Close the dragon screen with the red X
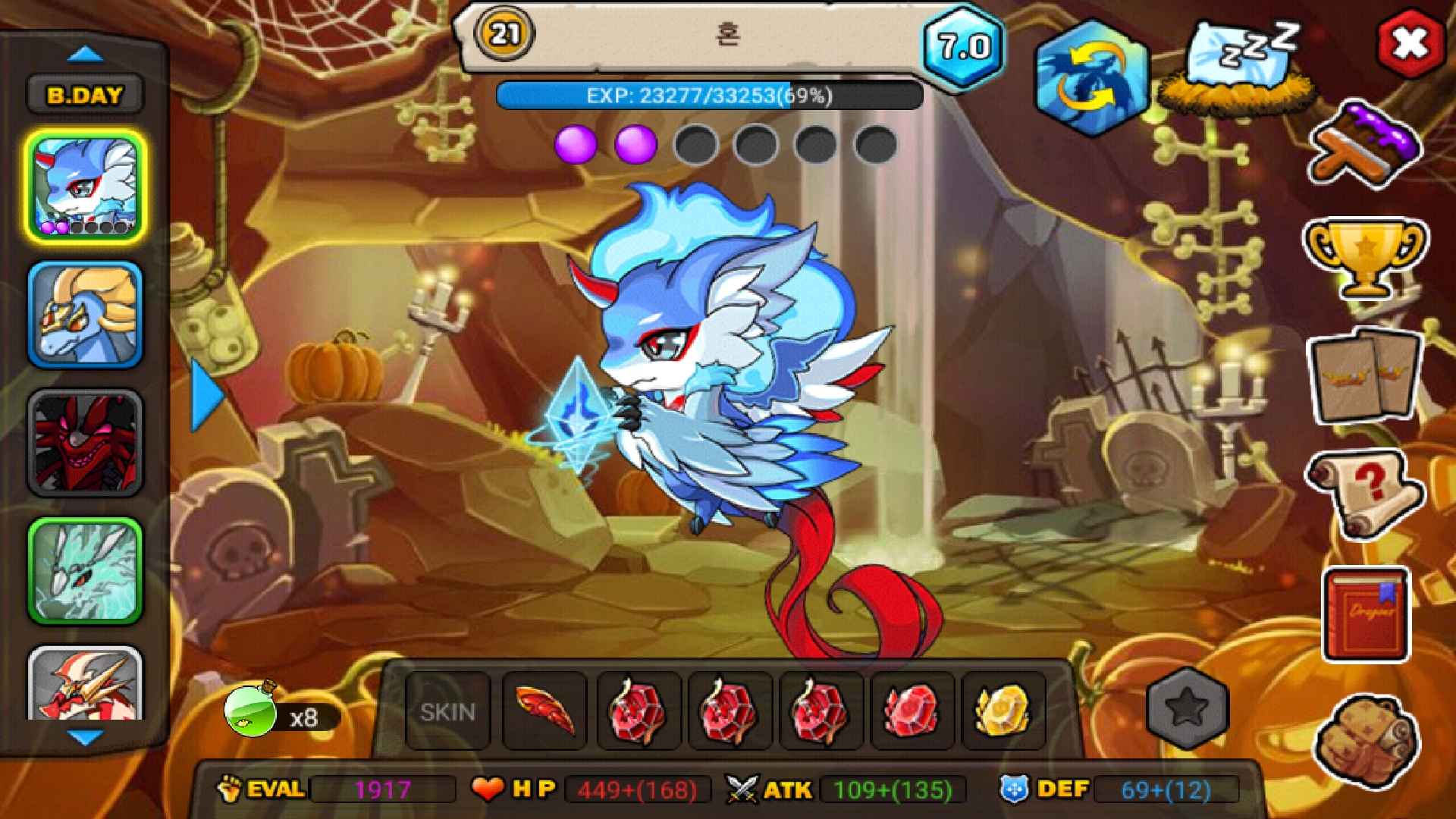 coord(1410,43)
